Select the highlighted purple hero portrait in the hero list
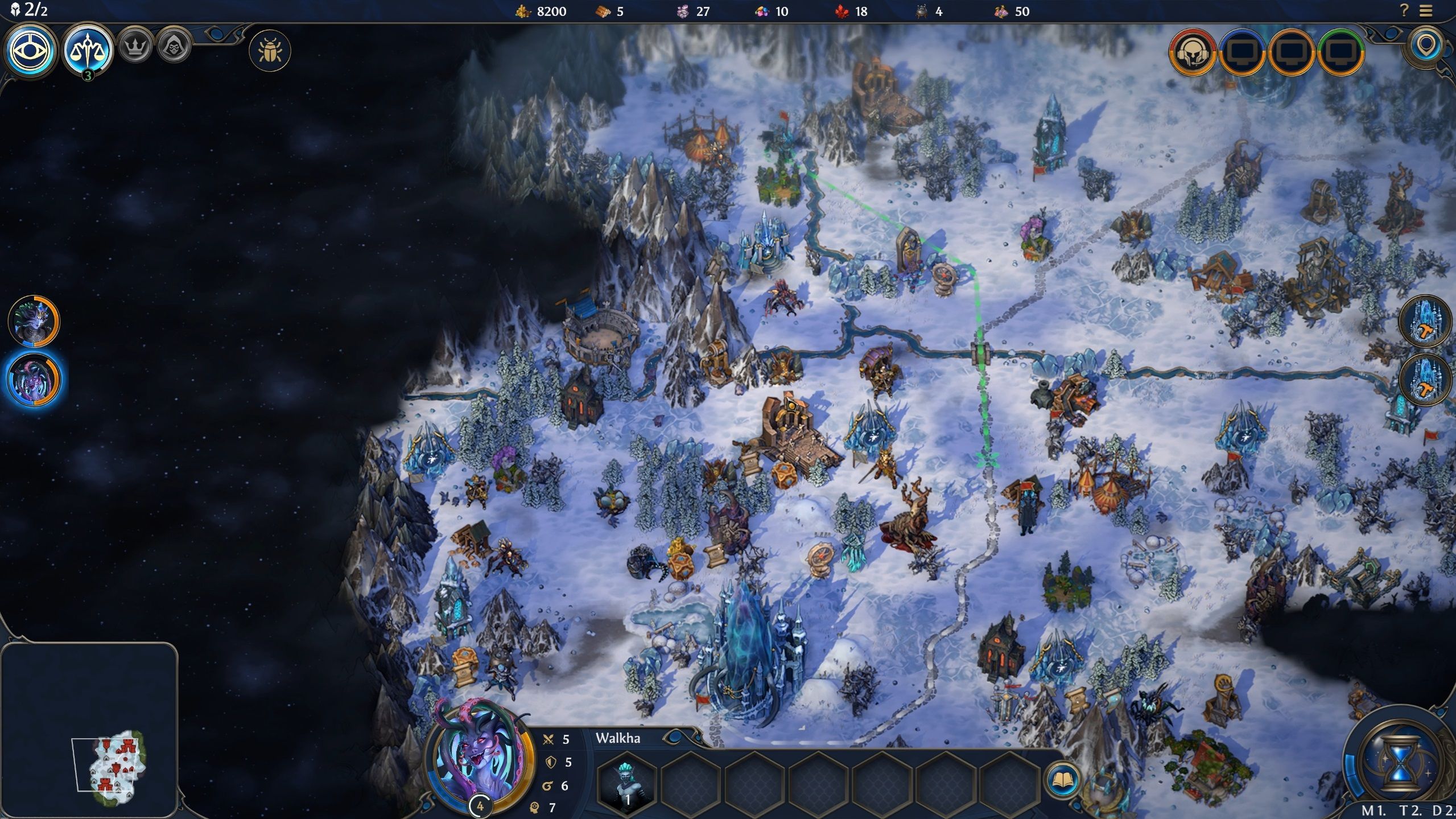Image resolution: width=1456 pixels, height=819 pixels. click(x=34, y=380)
